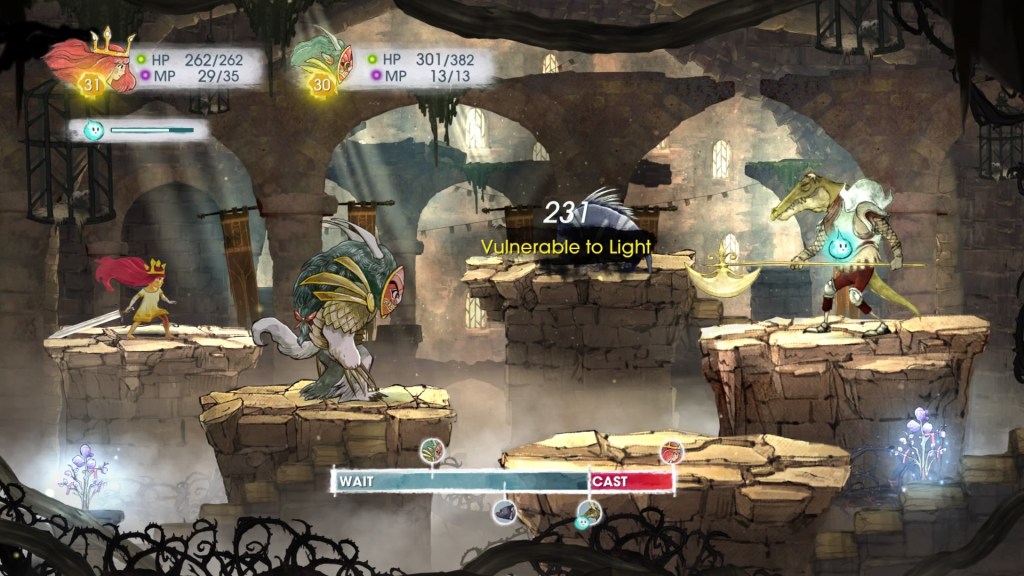Click the green masked ally's timeline marker
This screenshot has width=1024, height=576.
point(433,451)
